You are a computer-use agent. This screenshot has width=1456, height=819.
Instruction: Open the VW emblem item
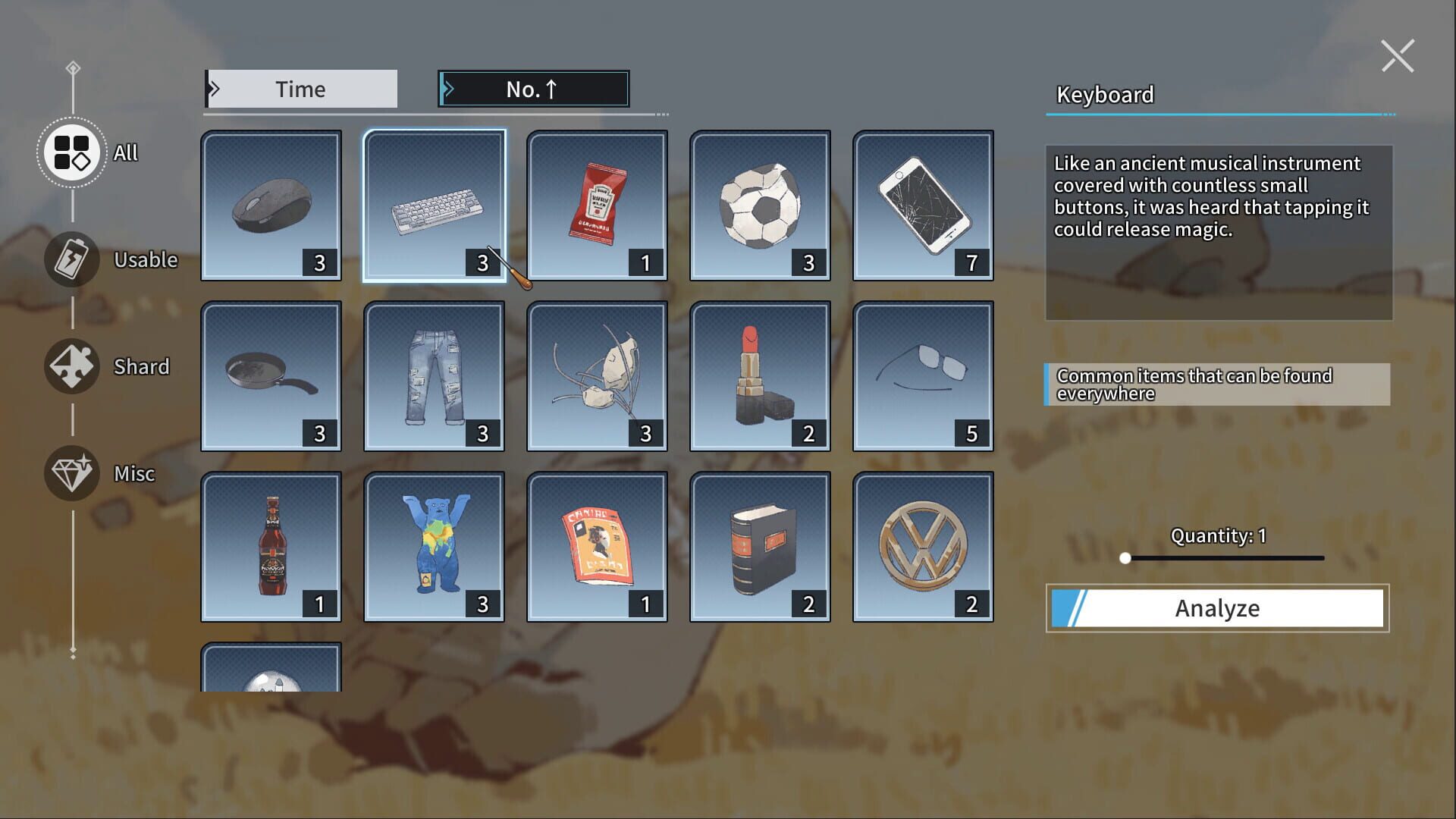coord(922,546)
